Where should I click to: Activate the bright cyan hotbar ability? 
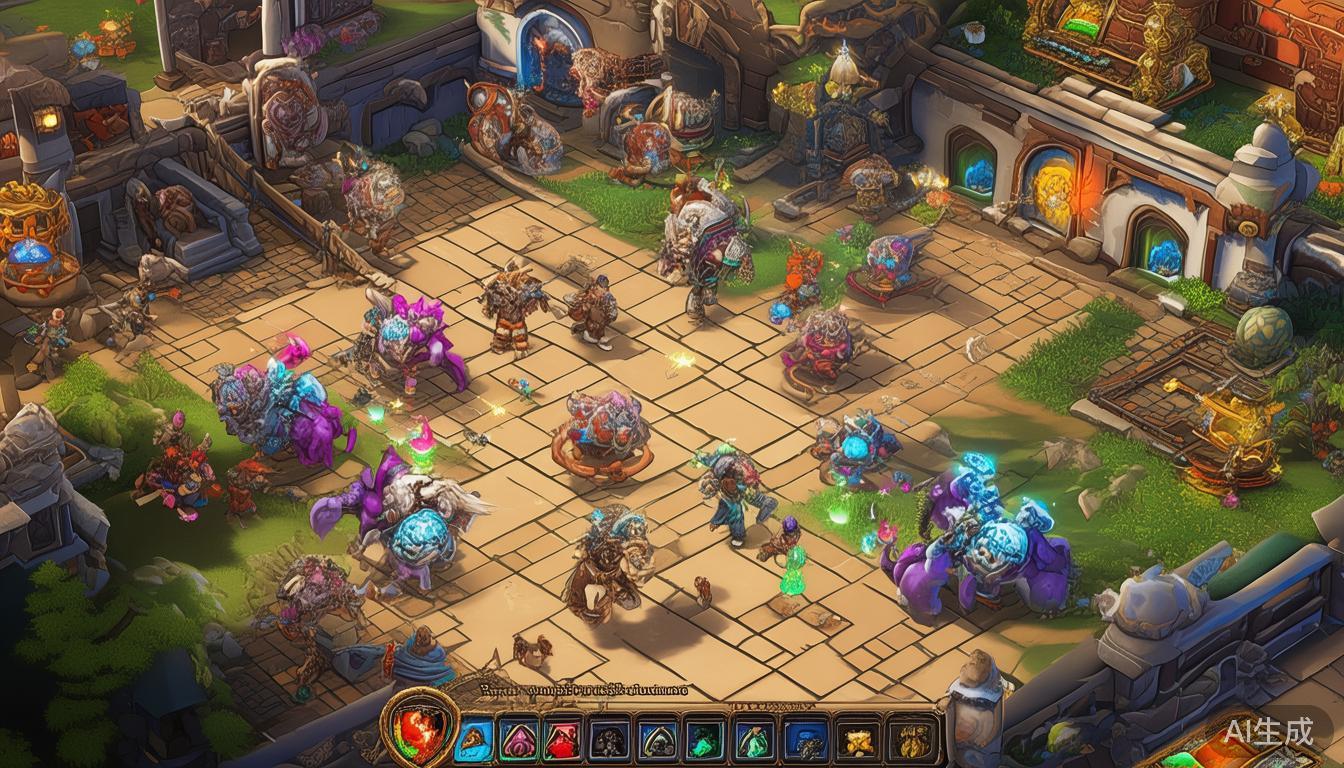pos(474,740)
